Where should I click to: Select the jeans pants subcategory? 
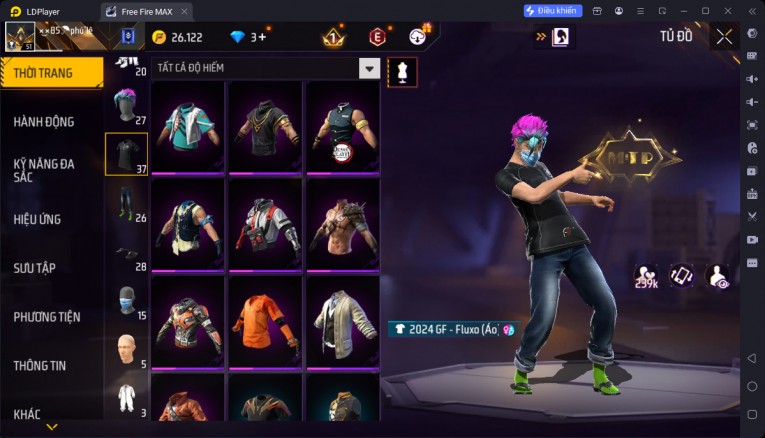point(125,202)
